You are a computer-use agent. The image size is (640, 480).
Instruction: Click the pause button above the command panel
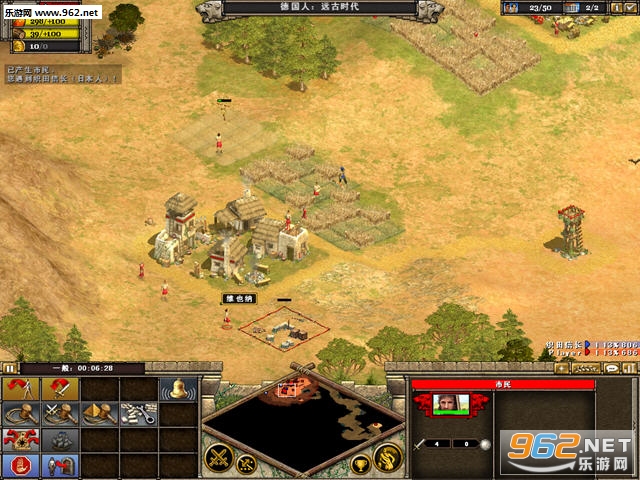[9, 368]
